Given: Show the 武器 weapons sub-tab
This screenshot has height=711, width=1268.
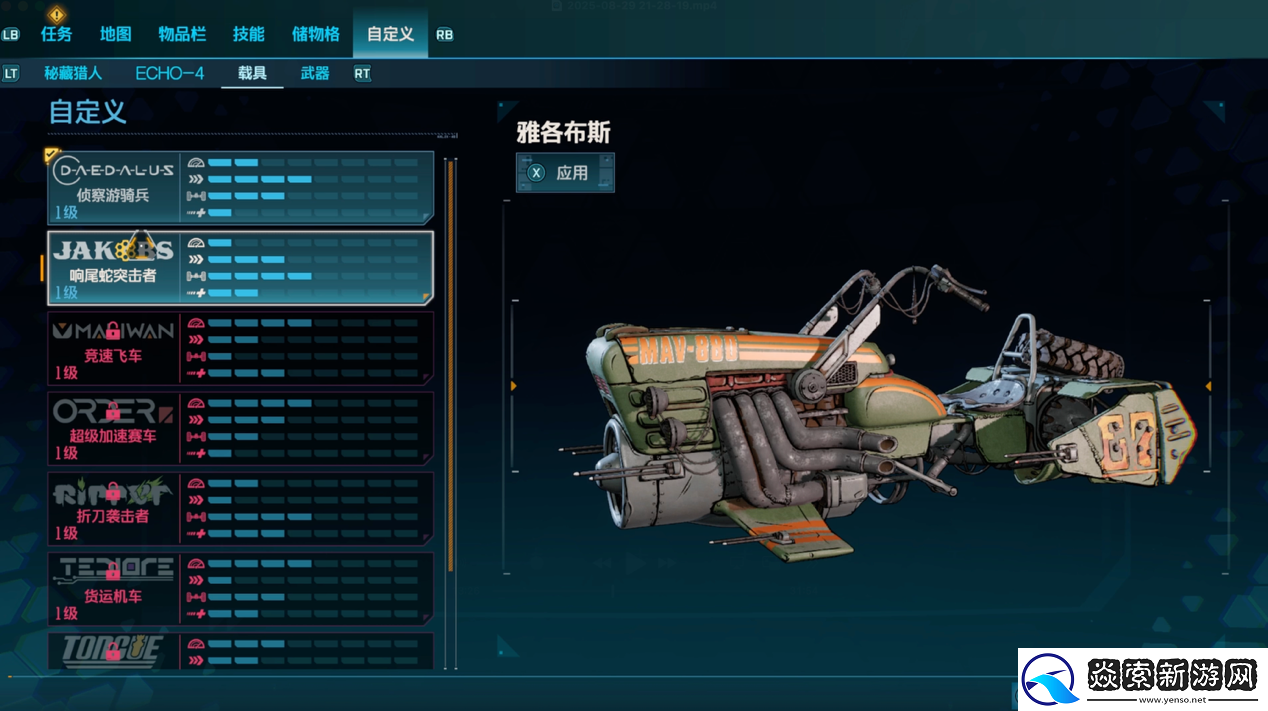Looking at the screenshot, I should pos(315,73).
